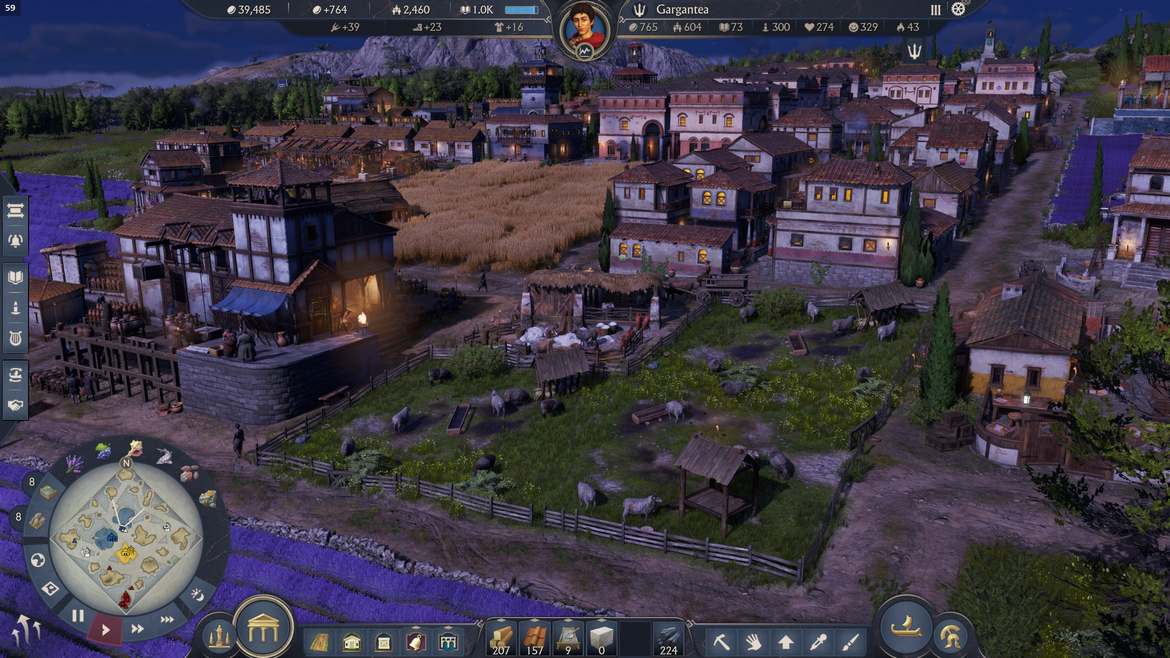Open the statue button beside the temple

(x=218, y=635)
